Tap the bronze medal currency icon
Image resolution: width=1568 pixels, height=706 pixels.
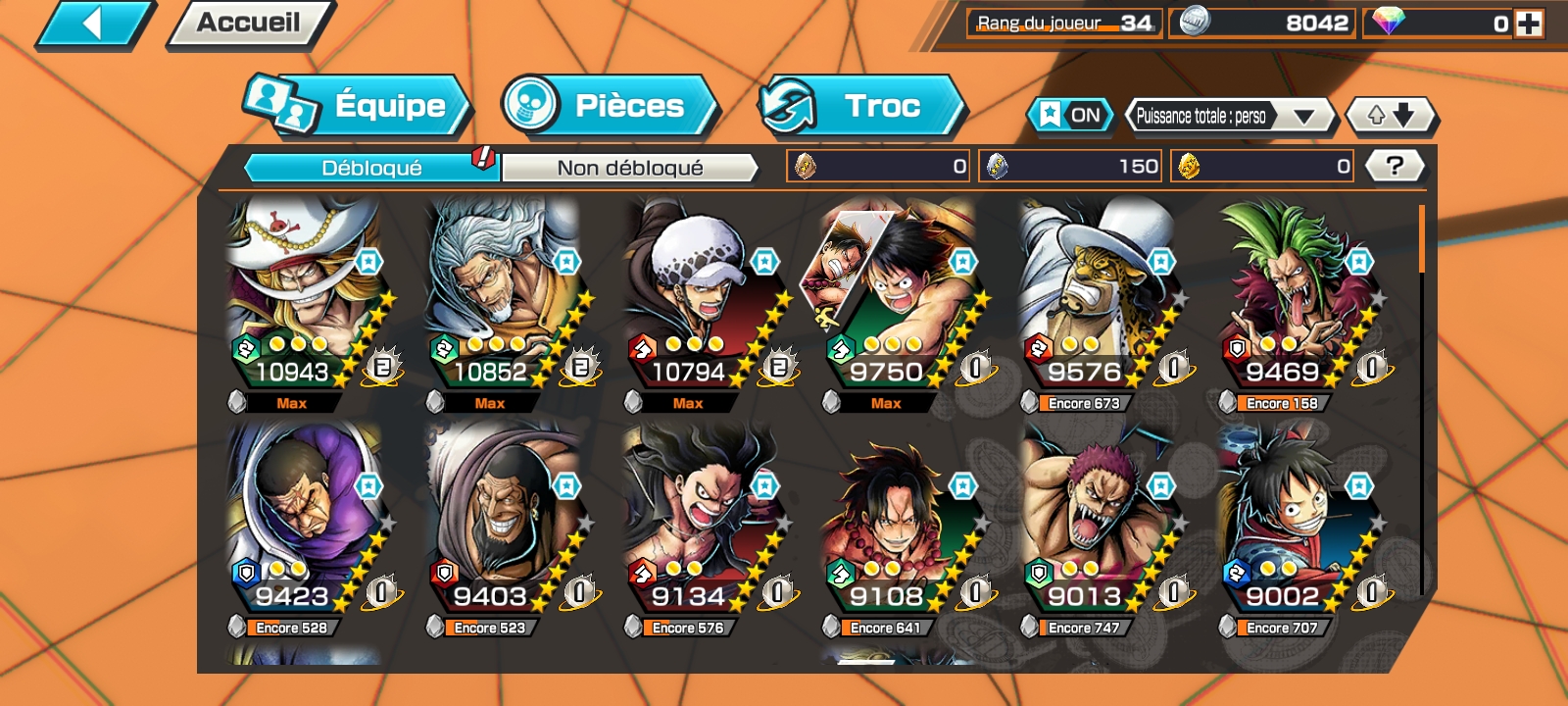[x=806, y=166]
